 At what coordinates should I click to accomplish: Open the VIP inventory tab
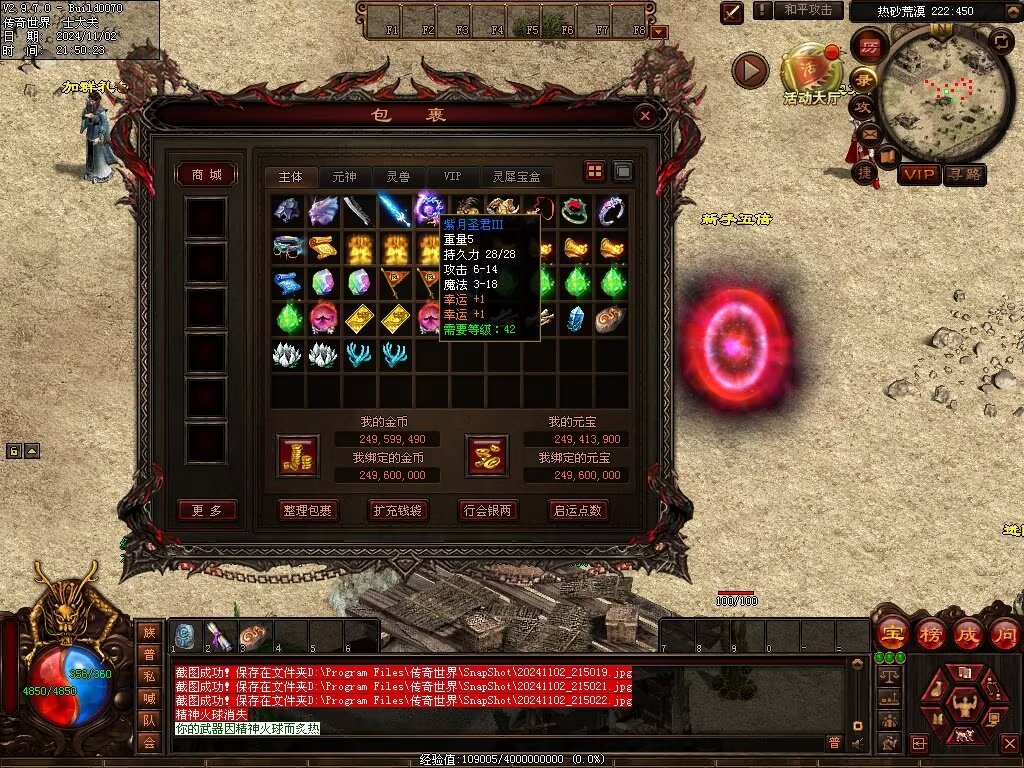[x=453, y=177]
